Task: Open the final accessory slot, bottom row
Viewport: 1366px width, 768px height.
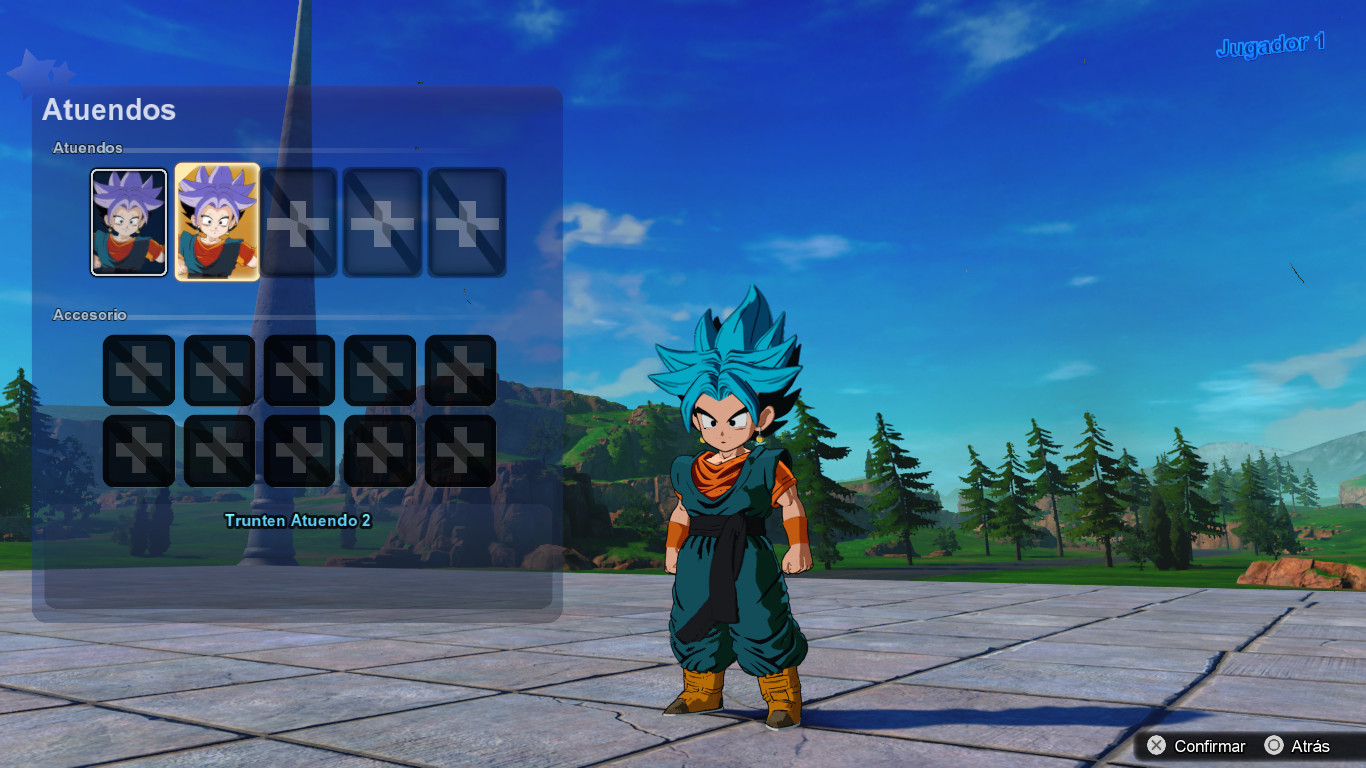Action: coord(459,449)
